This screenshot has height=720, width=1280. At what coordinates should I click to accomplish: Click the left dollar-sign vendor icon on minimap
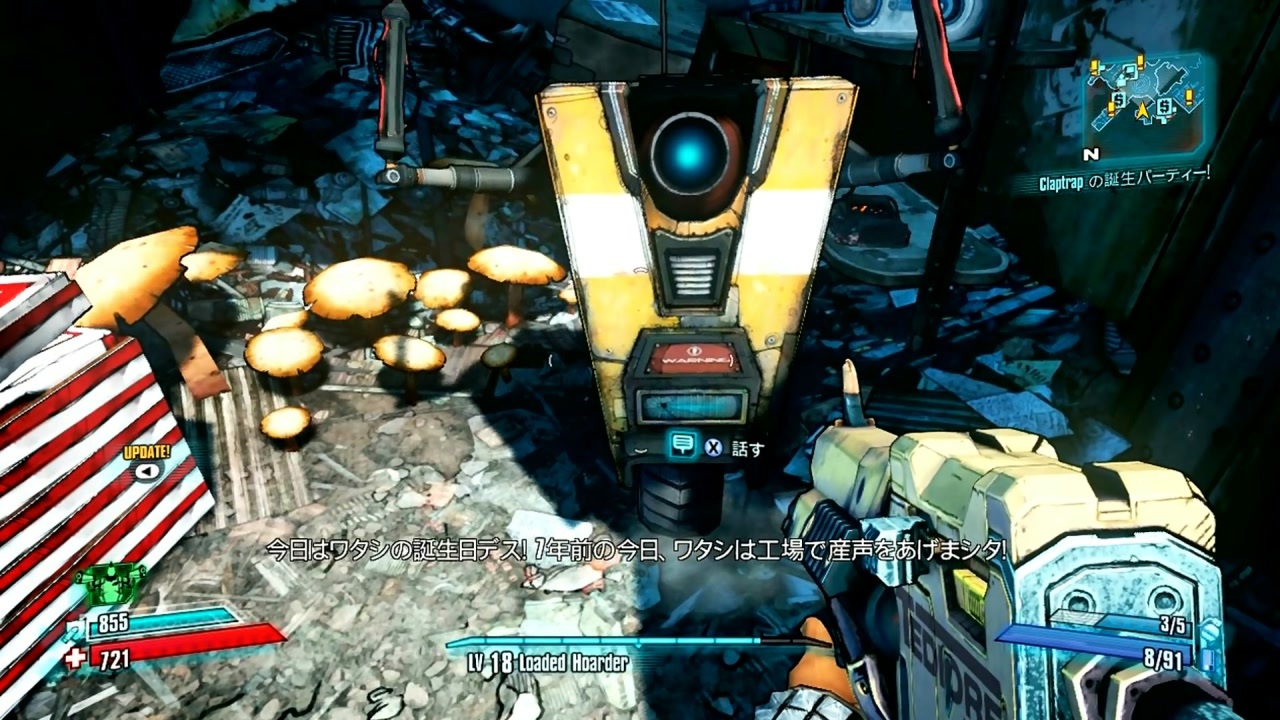tap(1118, 102)
